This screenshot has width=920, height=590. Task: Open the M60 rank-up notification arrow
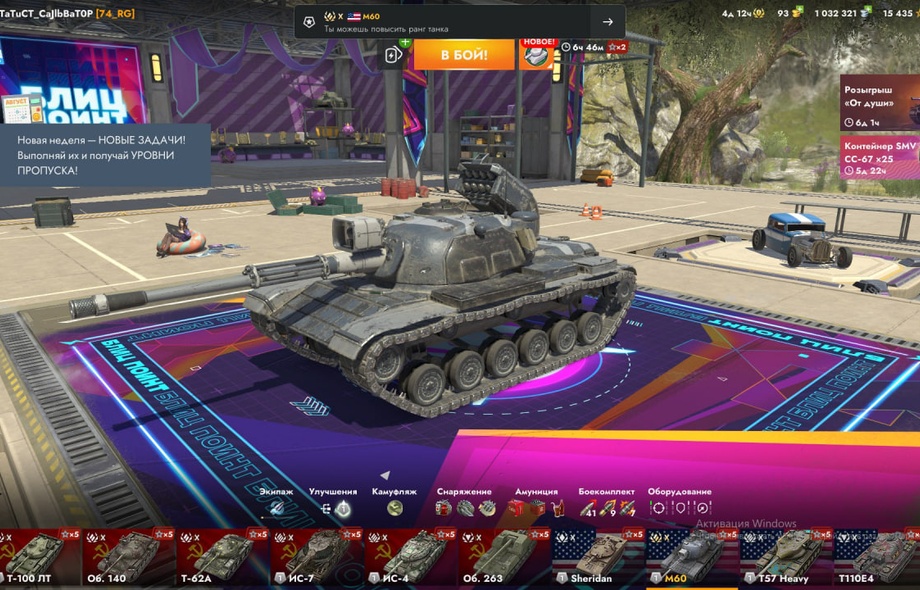coord(607,22)
